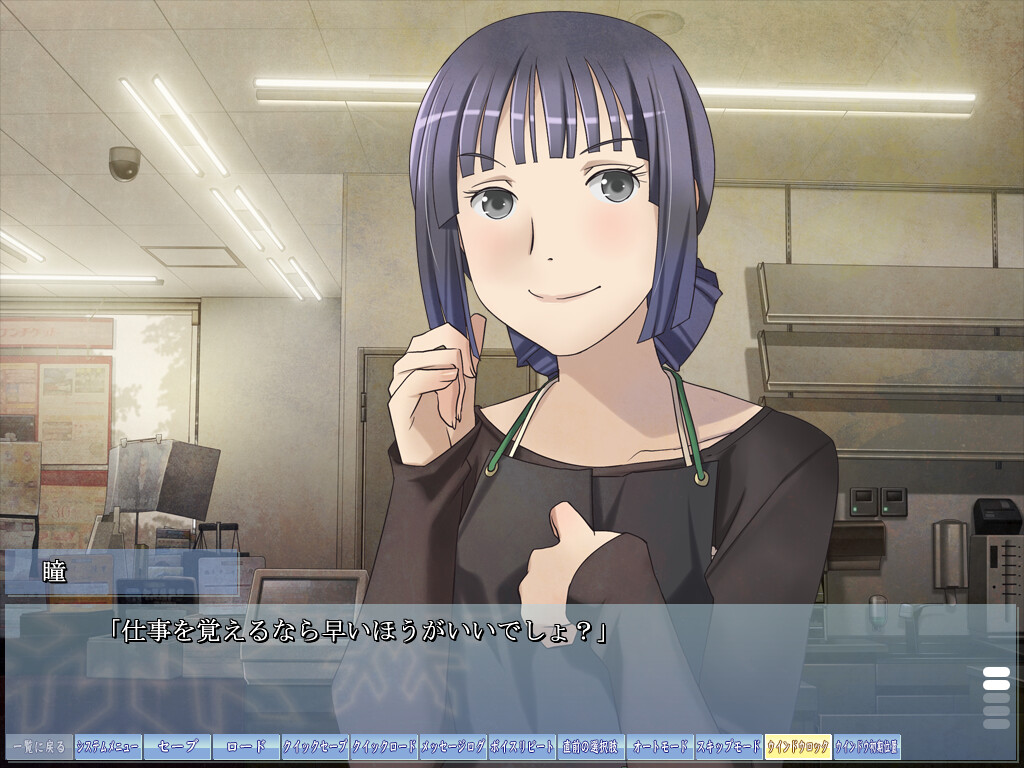Replay the voice with ボイスリピート
This screenshot has width=1024, height=768.
coord(522,747)
